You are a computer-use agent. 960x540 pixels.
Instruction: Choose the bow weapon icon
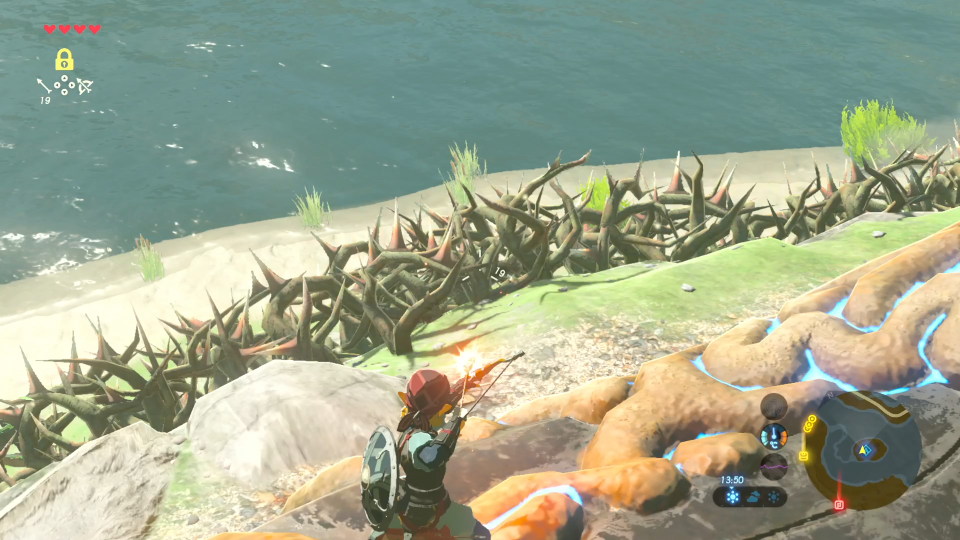[x=85, y=86]
